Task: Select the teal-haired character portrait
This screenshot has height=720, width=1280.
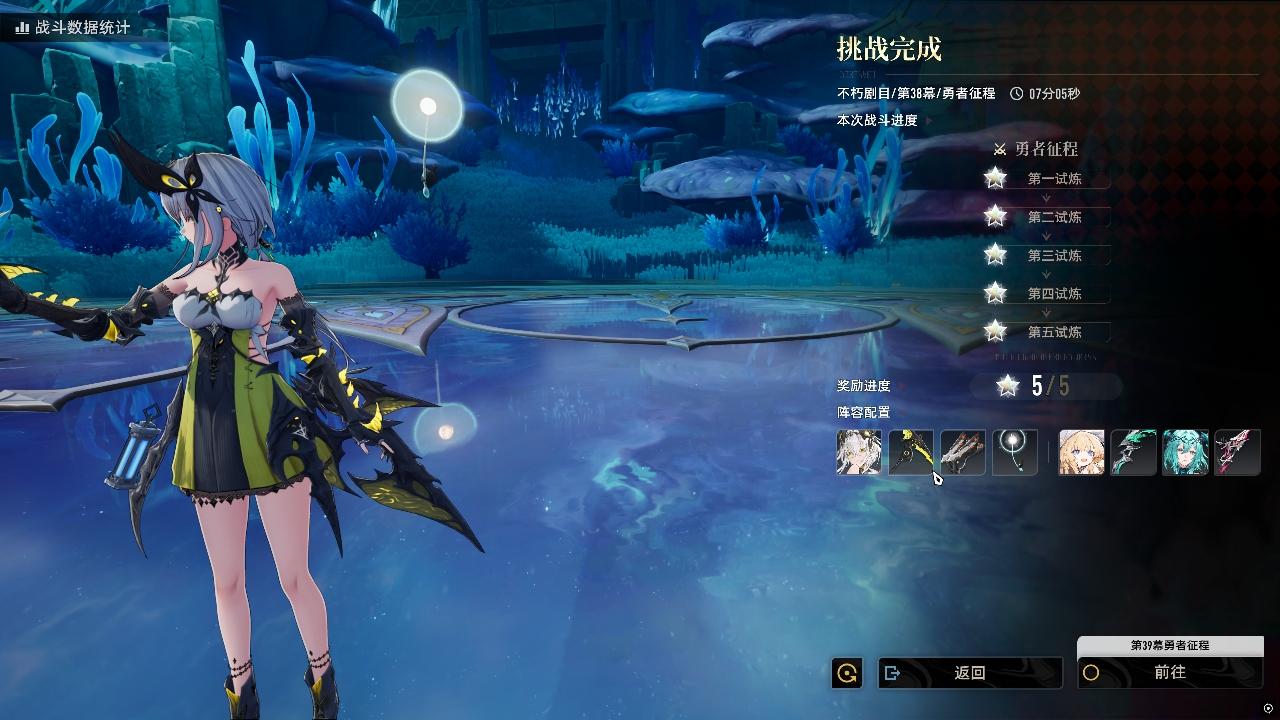Action: 1185,452
